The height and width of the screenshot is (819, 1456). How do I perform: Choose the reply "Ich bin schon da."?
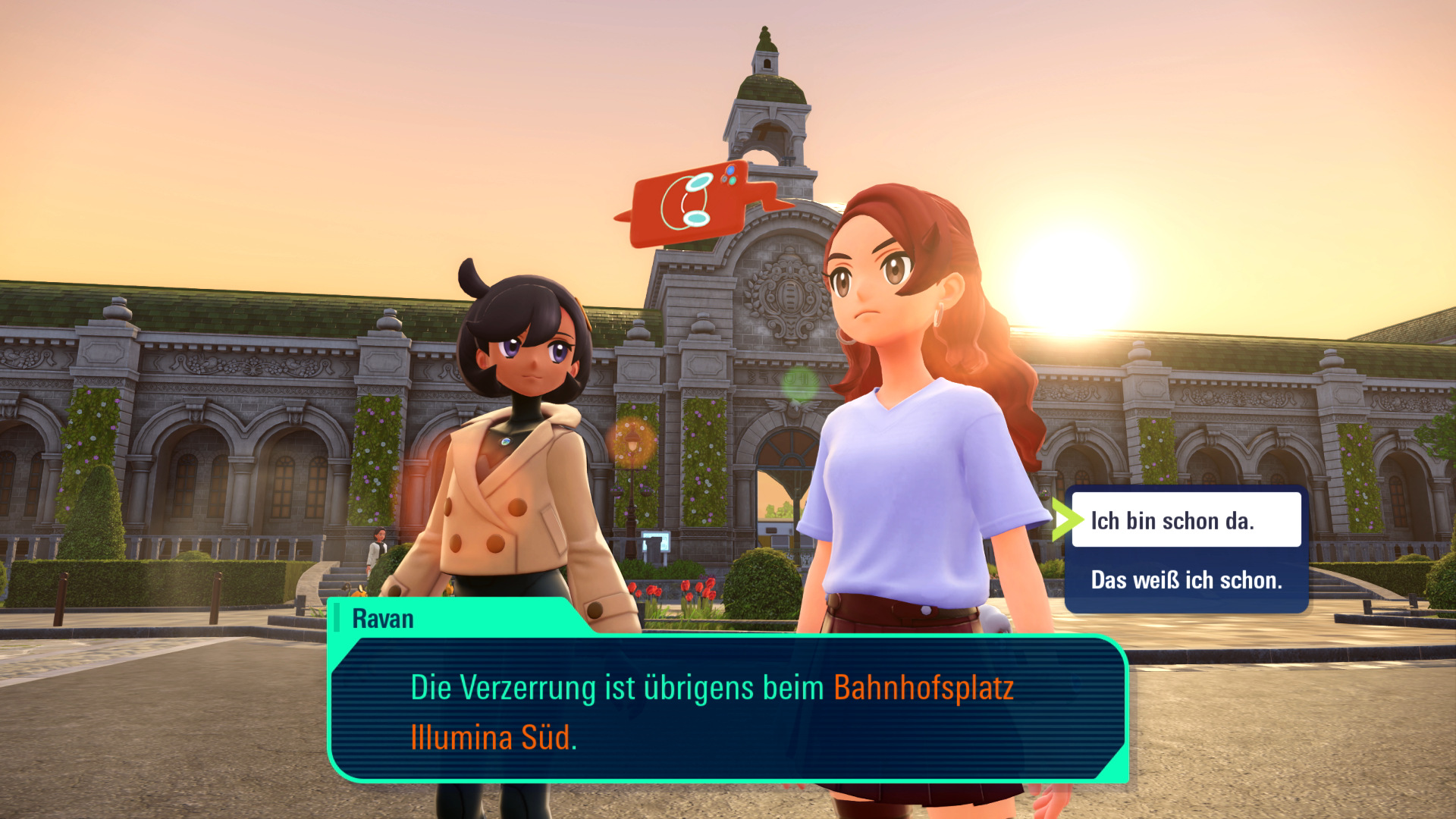(1185, 520)
